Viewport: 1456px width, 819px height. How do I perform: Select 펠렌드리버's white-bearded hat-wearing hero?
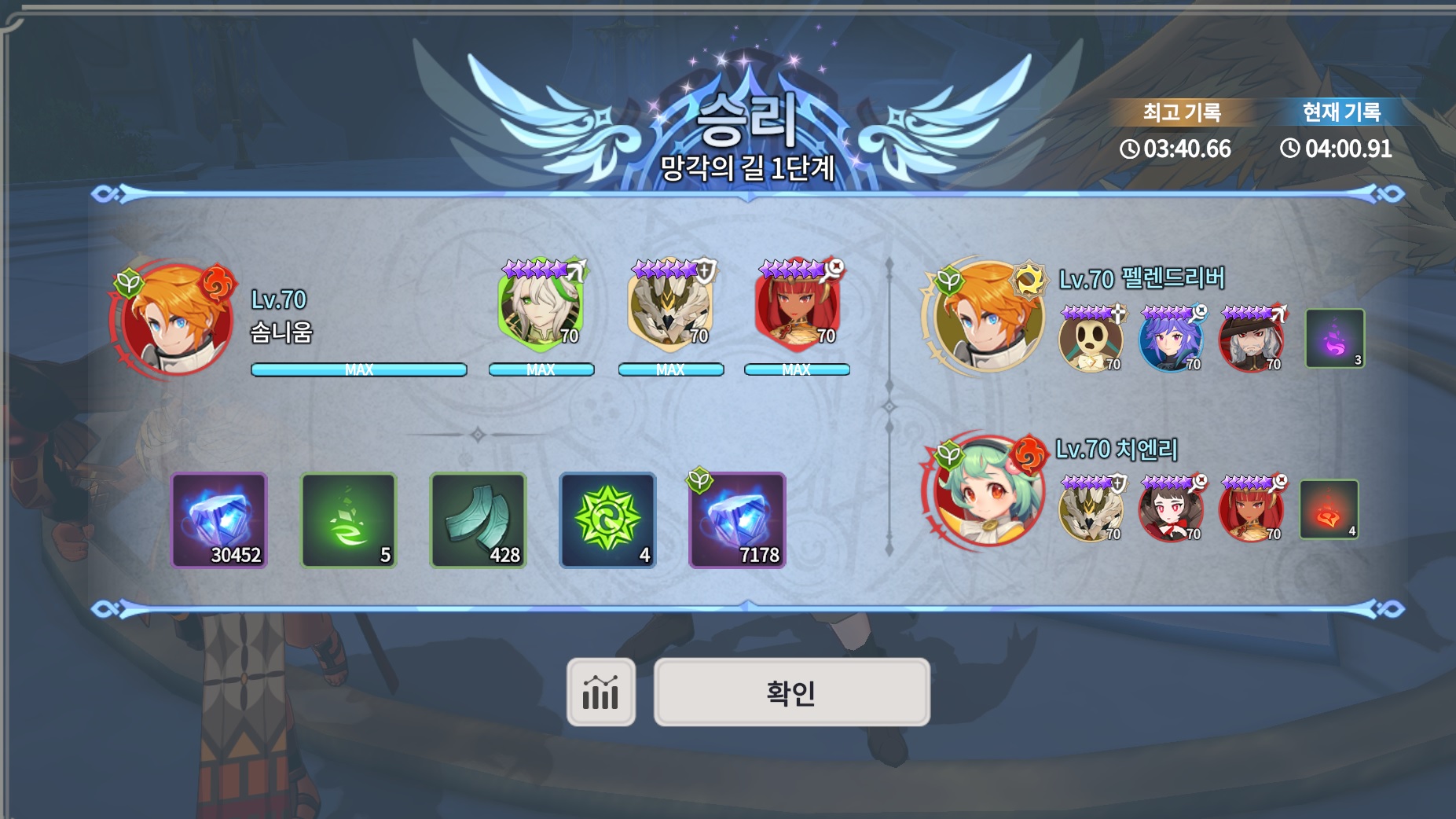[1251, 341]
